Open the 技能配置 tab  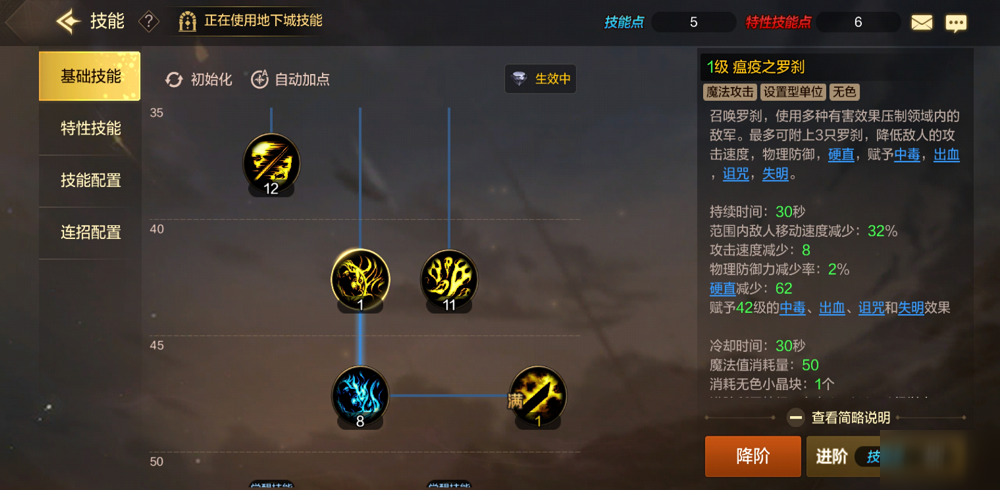(x=90, y=181)
